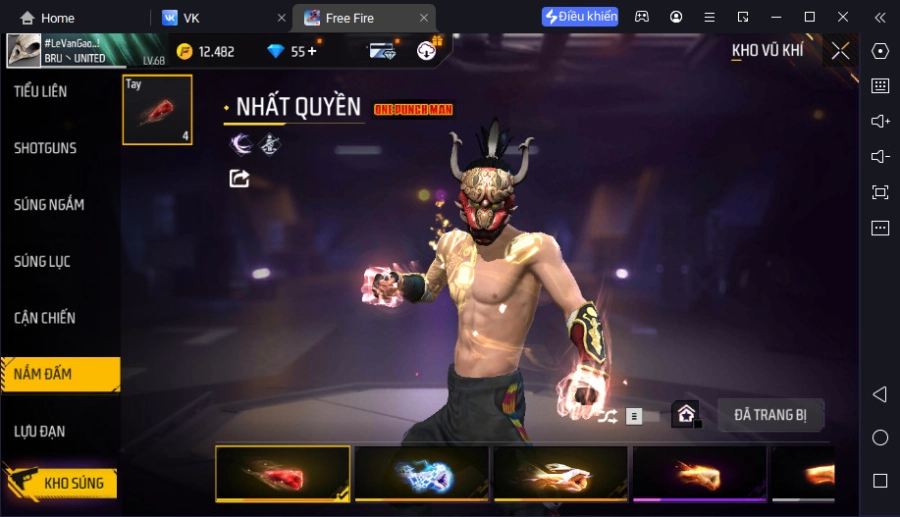Share the Nhất Quyền skin

[x=239, y=178]
